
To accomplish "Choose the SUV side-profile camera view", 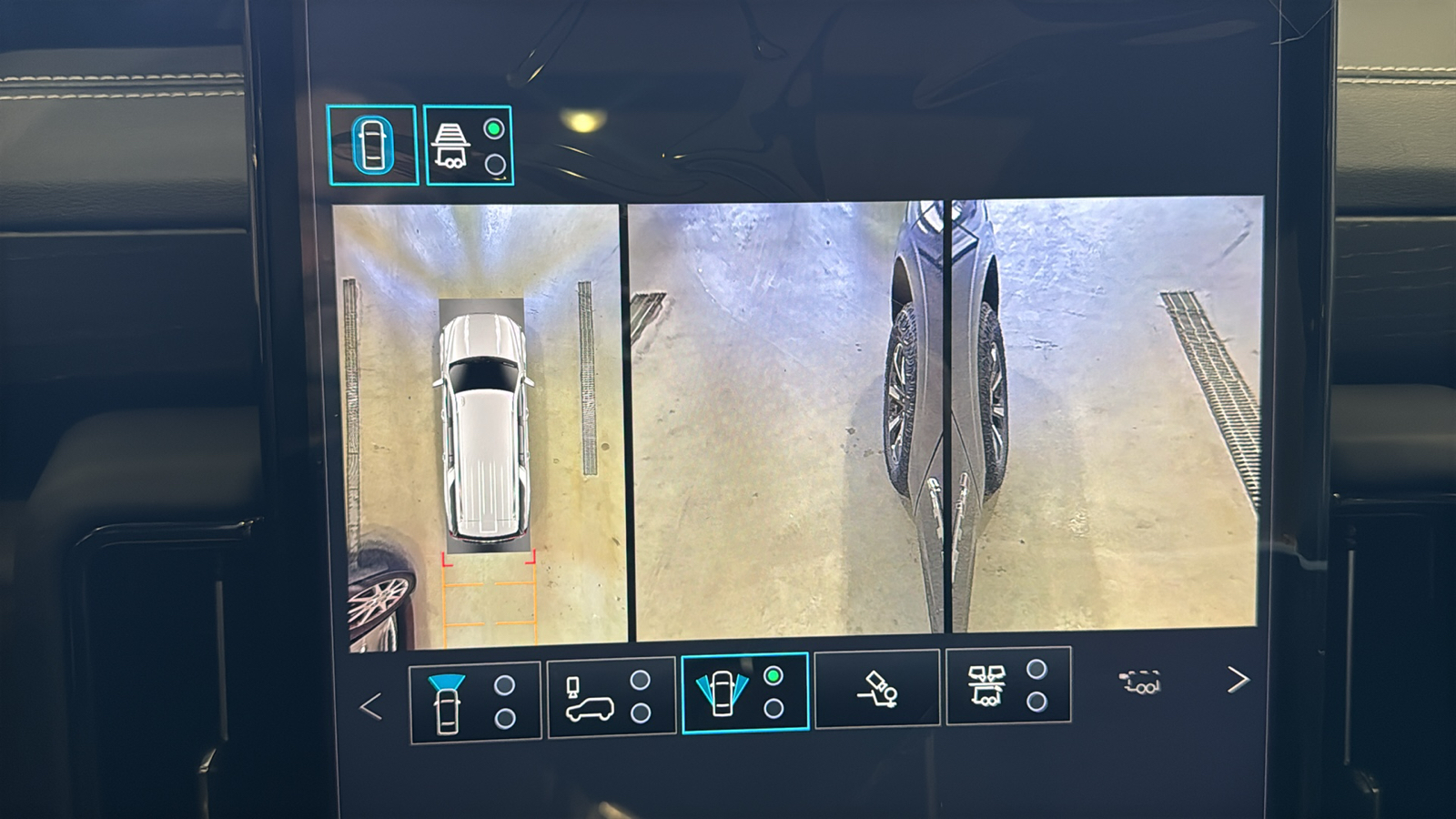I will tap(611, 698).
